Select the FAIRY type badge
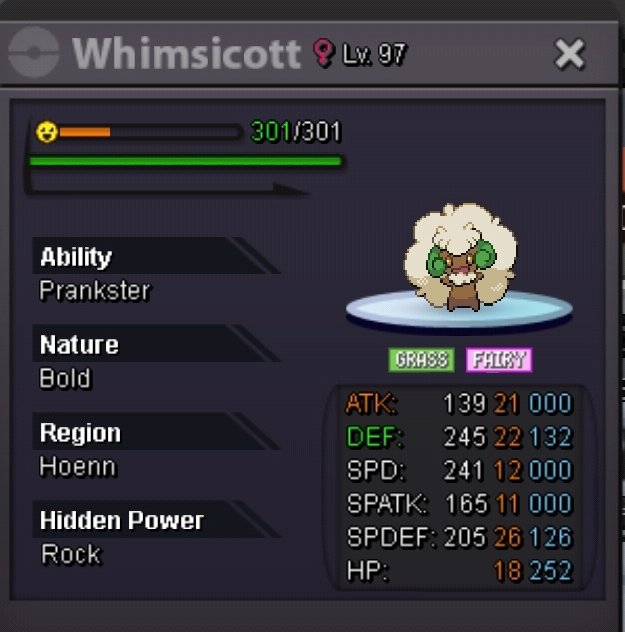 (498, 360)
